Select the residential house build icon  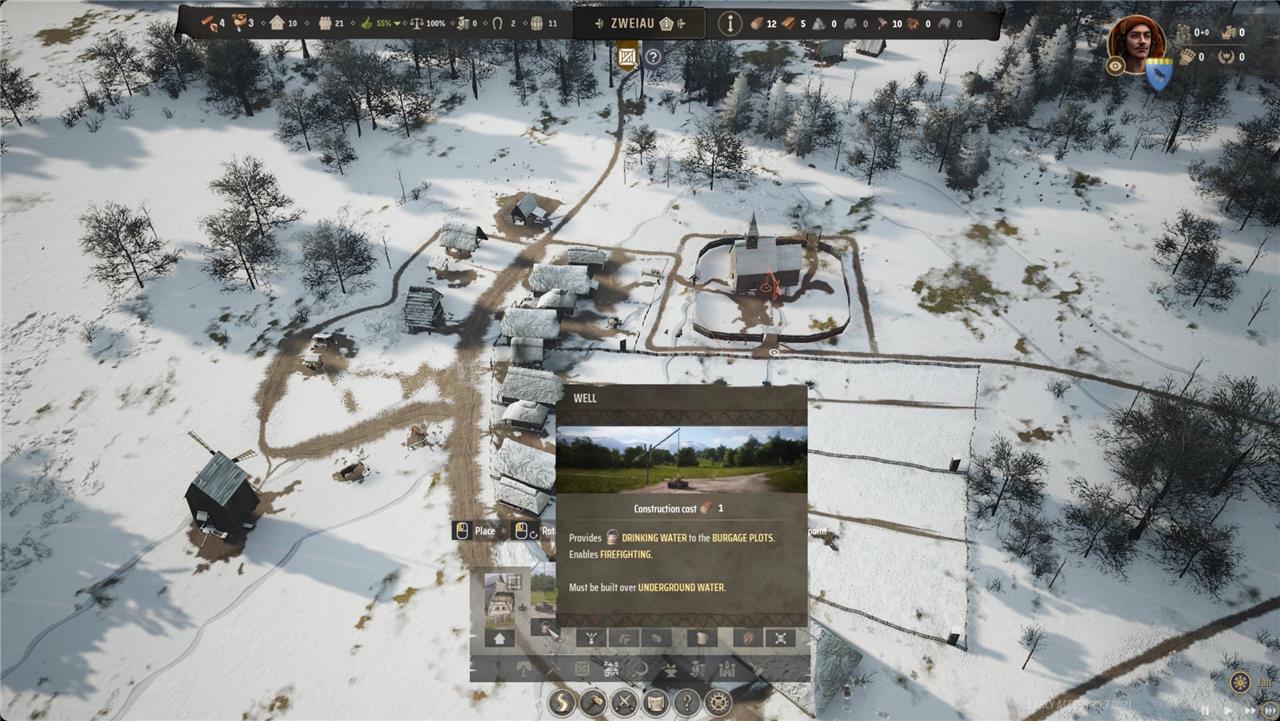(499, 638)
